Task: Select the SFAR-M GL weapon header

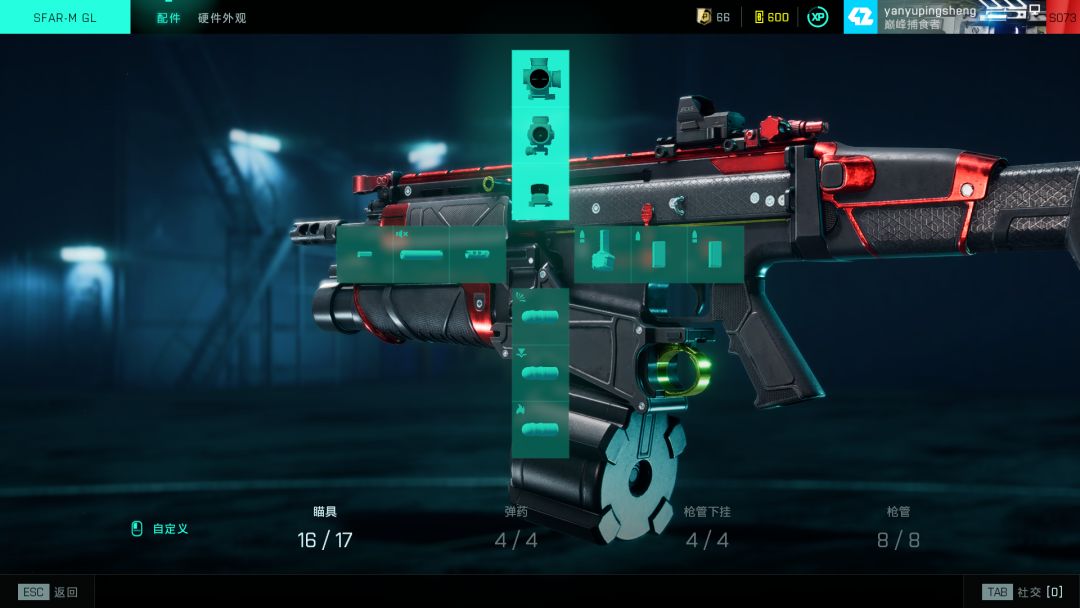Action: tap(65, 17)
